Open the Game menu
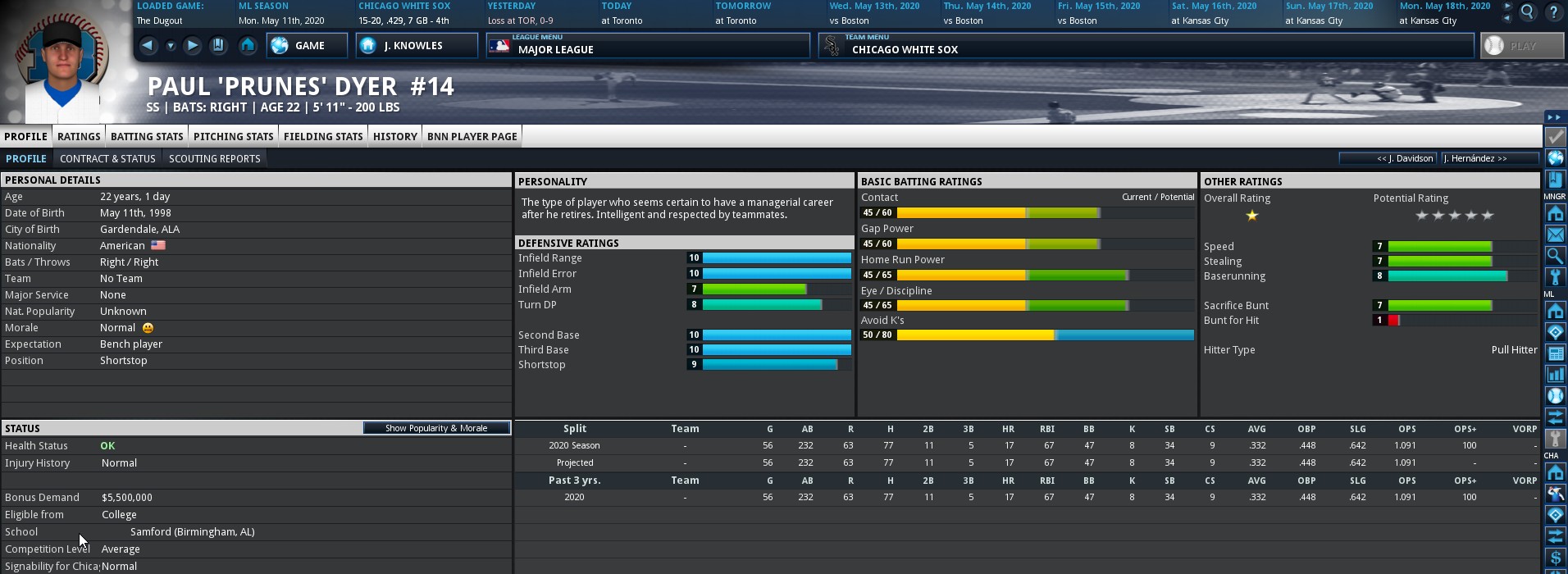 coord(307,46)
